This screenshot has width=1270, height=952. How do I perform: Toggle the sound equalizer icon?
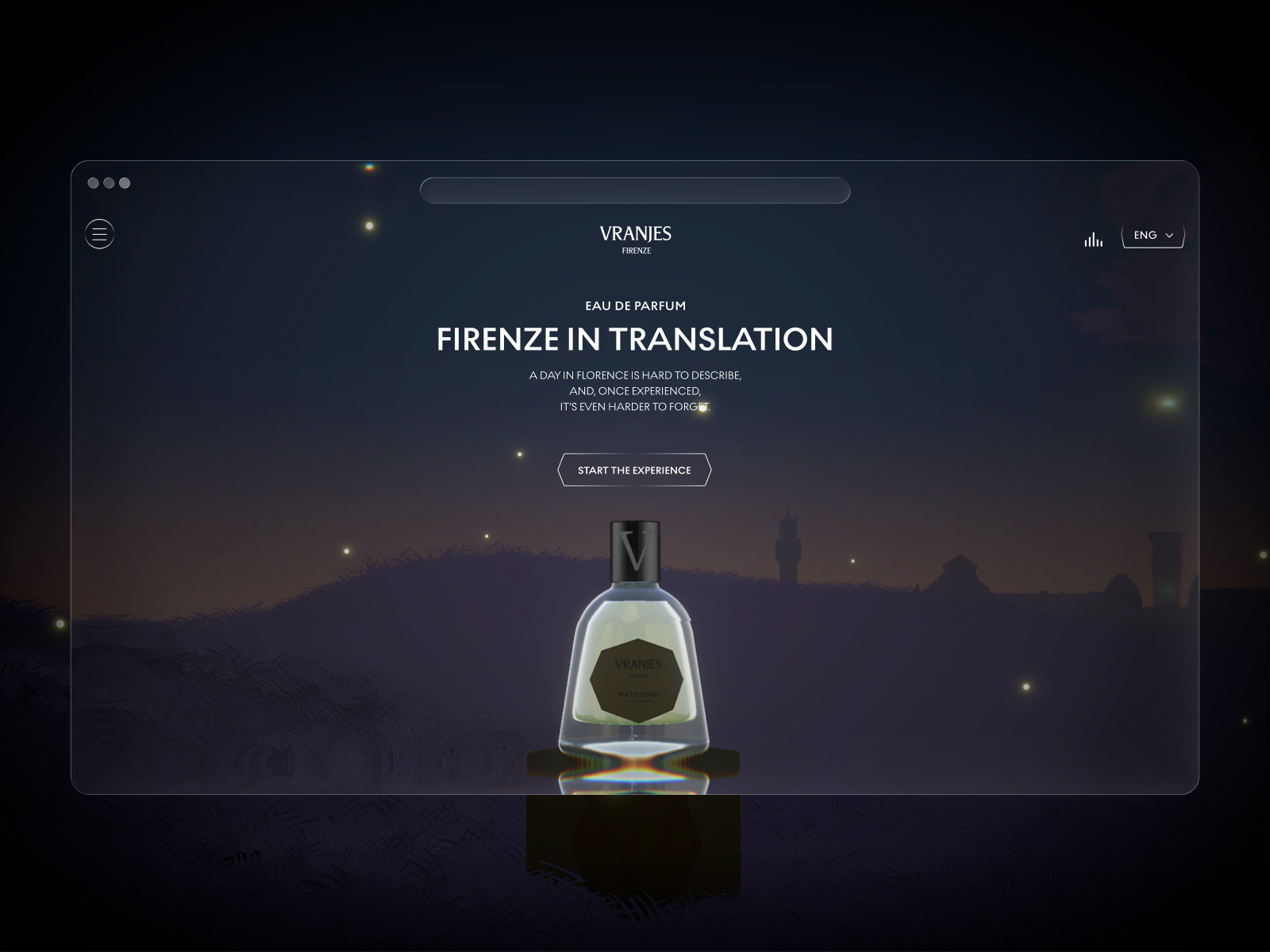(1093, 240)
